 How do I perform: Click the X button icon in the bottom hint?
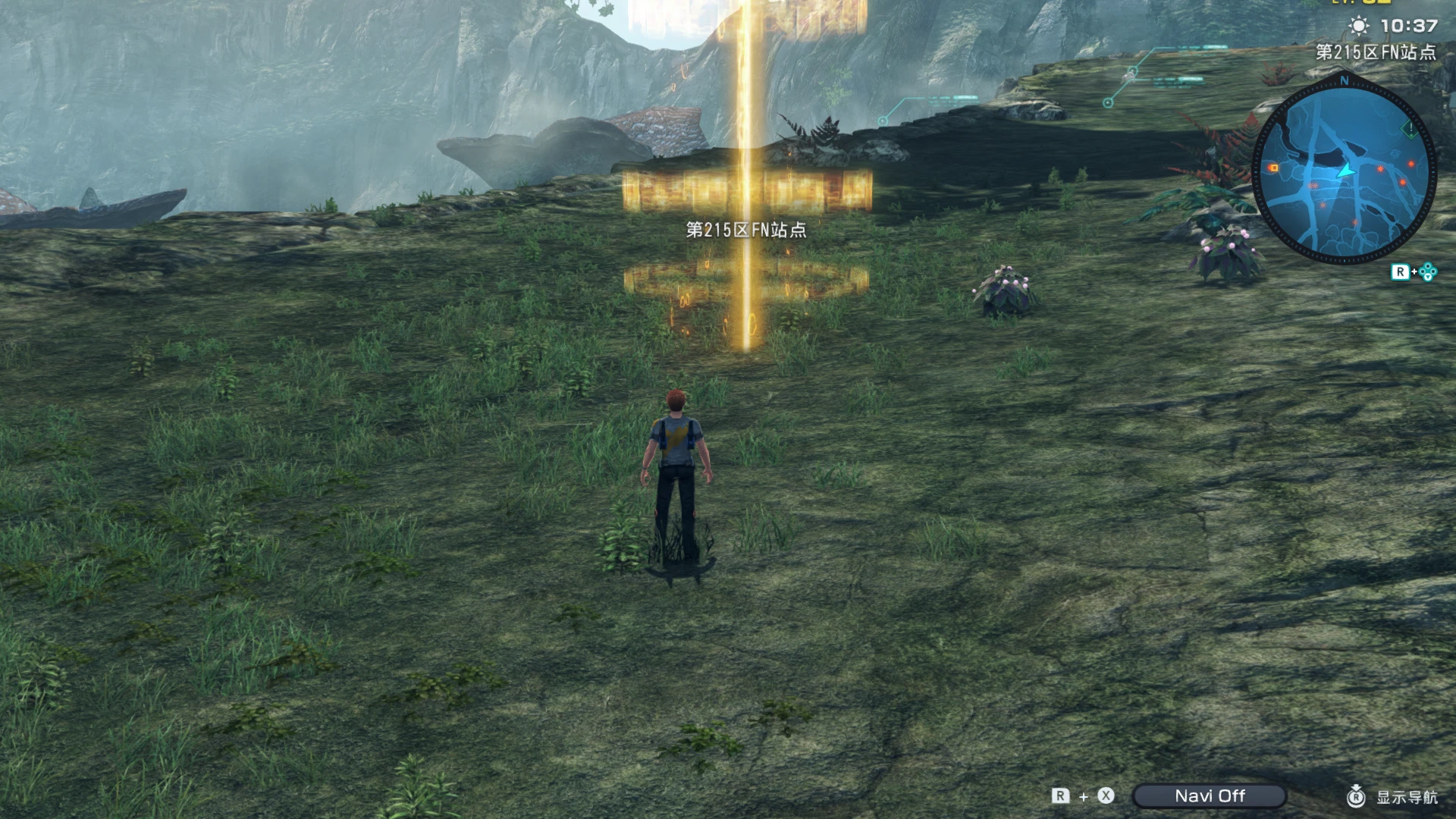point(1106,795)
